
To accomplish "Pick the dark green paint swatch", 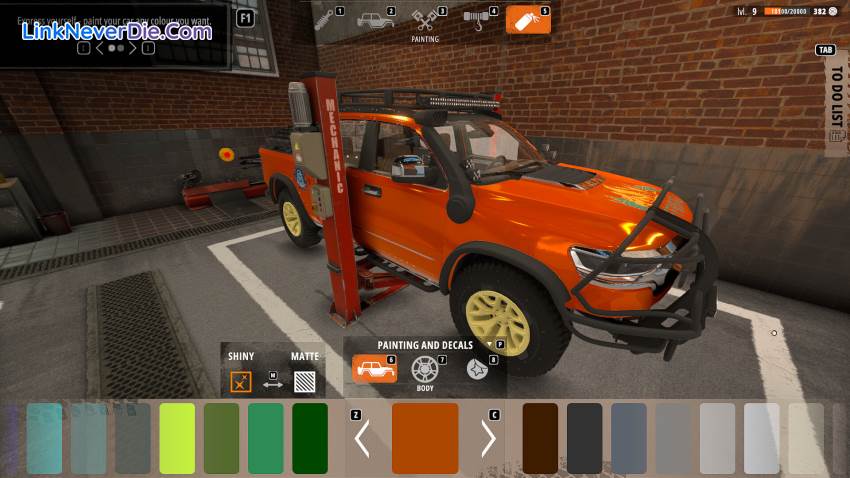I will pyautogui.click(x=310, y=438).
